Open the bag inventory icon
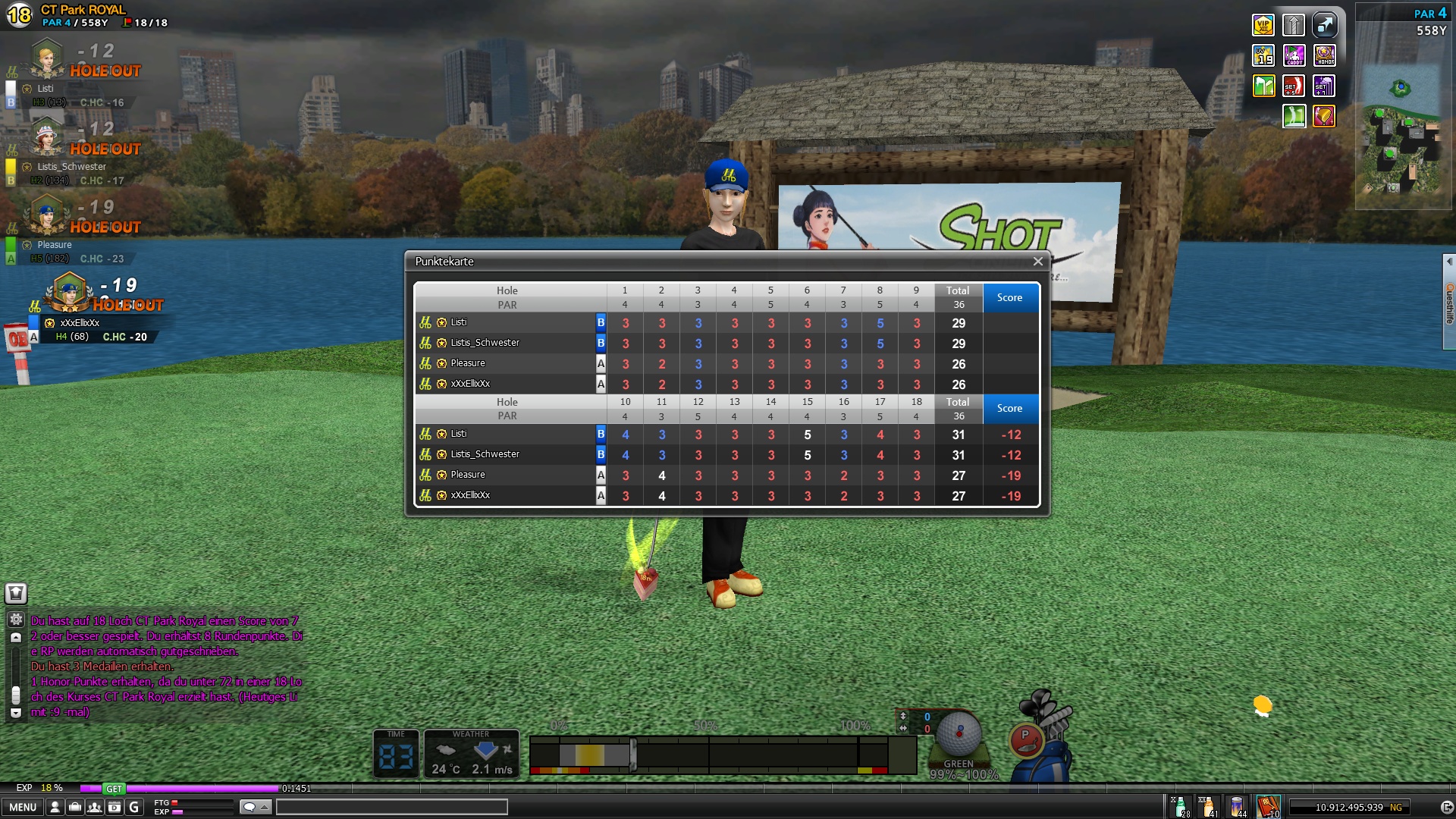1456x819 pixels. [75, 808]
